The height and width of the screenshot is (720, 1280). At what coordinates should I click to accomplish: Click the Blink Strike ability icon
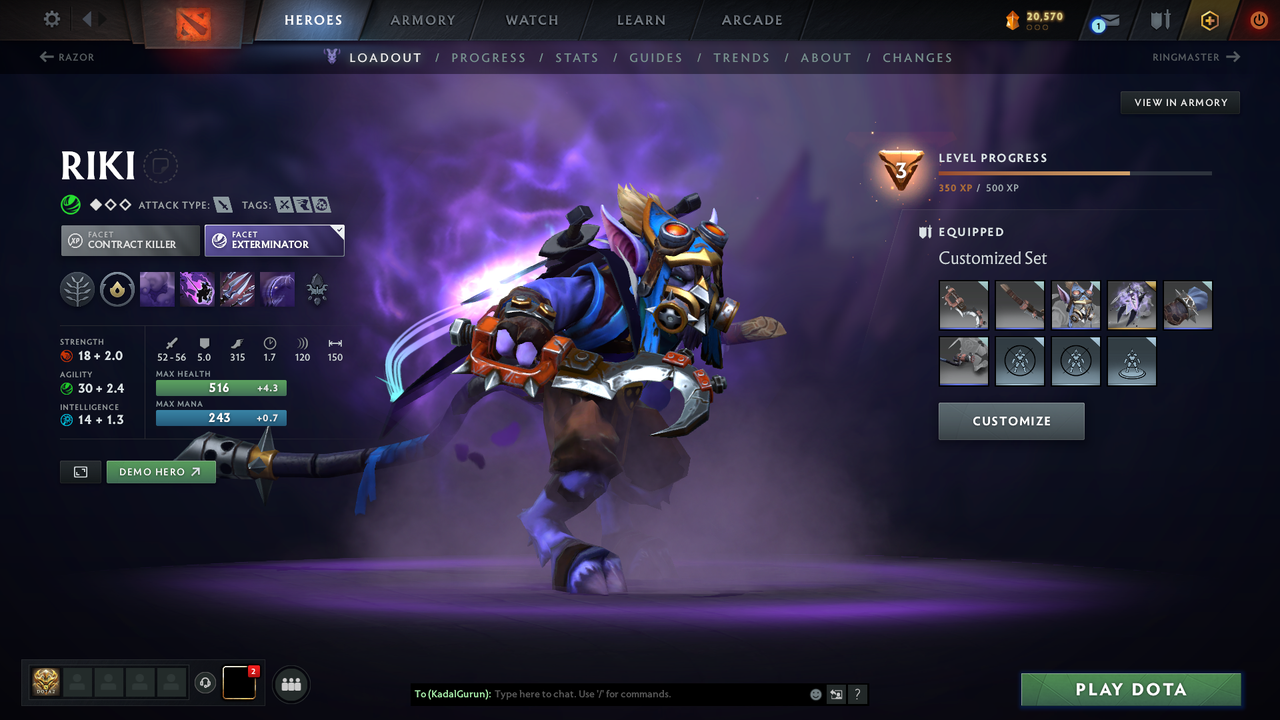pyautogui.click(x=197, y=289)
